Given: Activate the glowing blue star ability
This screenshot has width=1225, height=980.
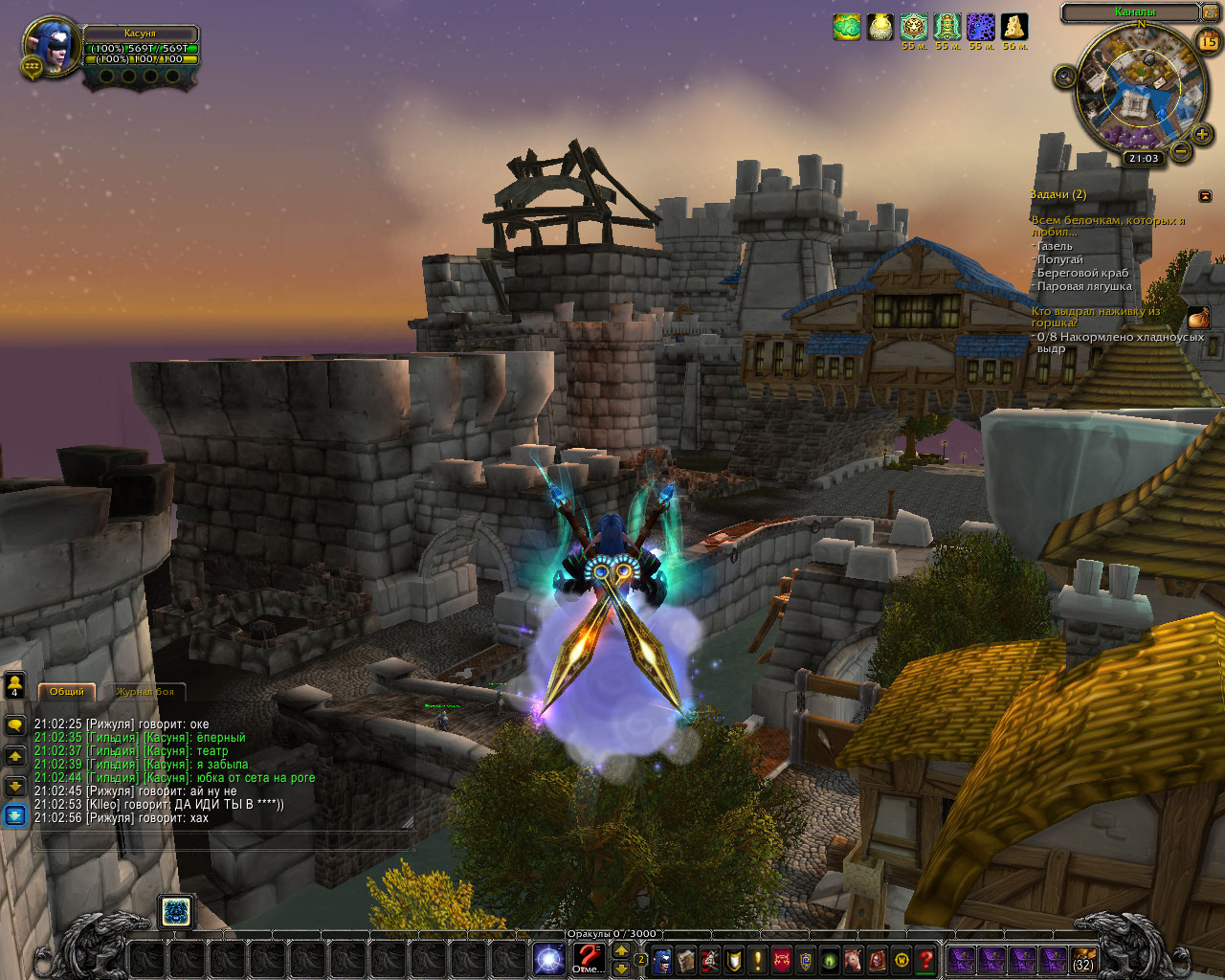Looking at the screenshot, I should 548,959.
